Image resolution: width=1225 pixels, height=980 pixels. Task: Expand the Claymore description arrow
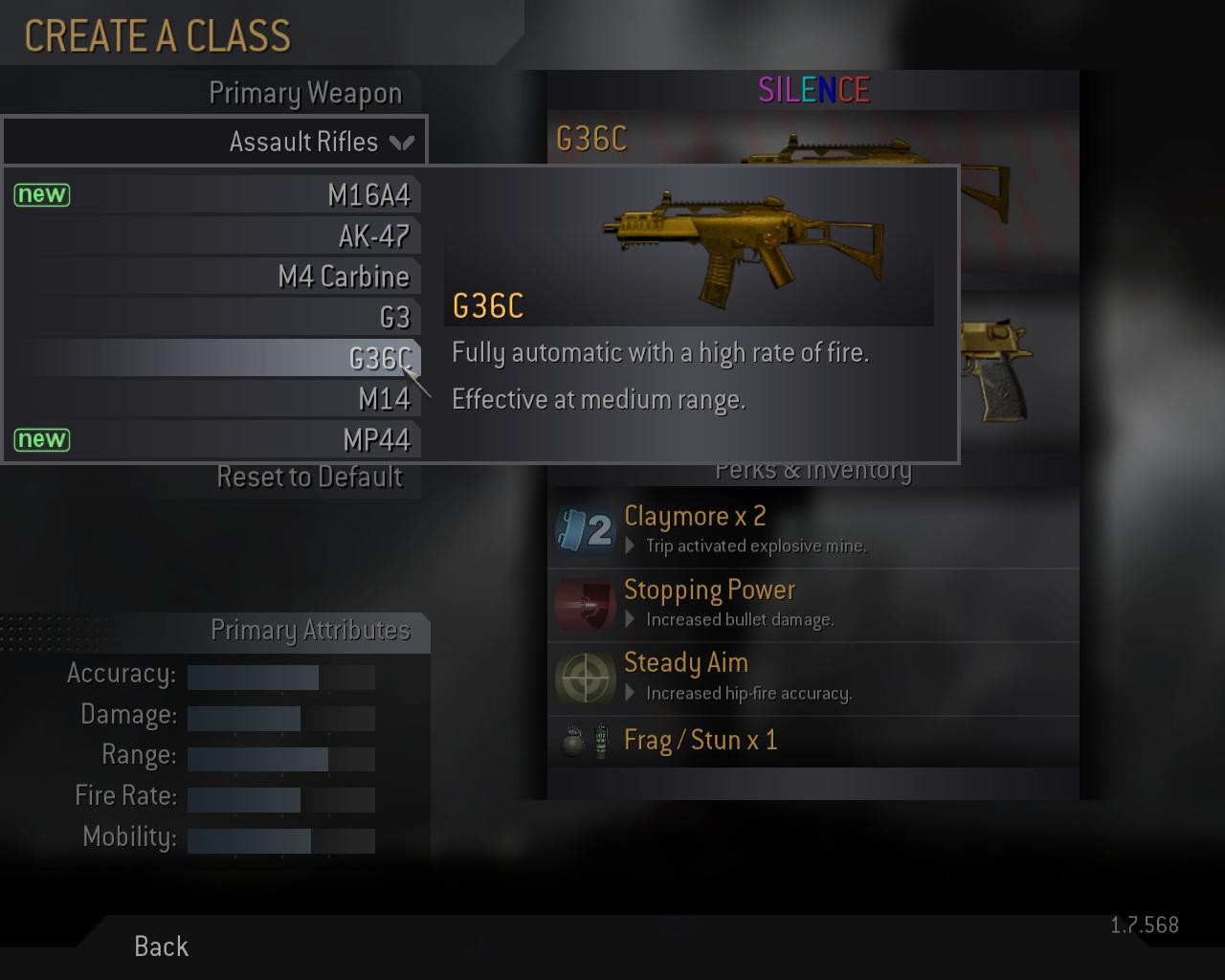click(630, 546)
